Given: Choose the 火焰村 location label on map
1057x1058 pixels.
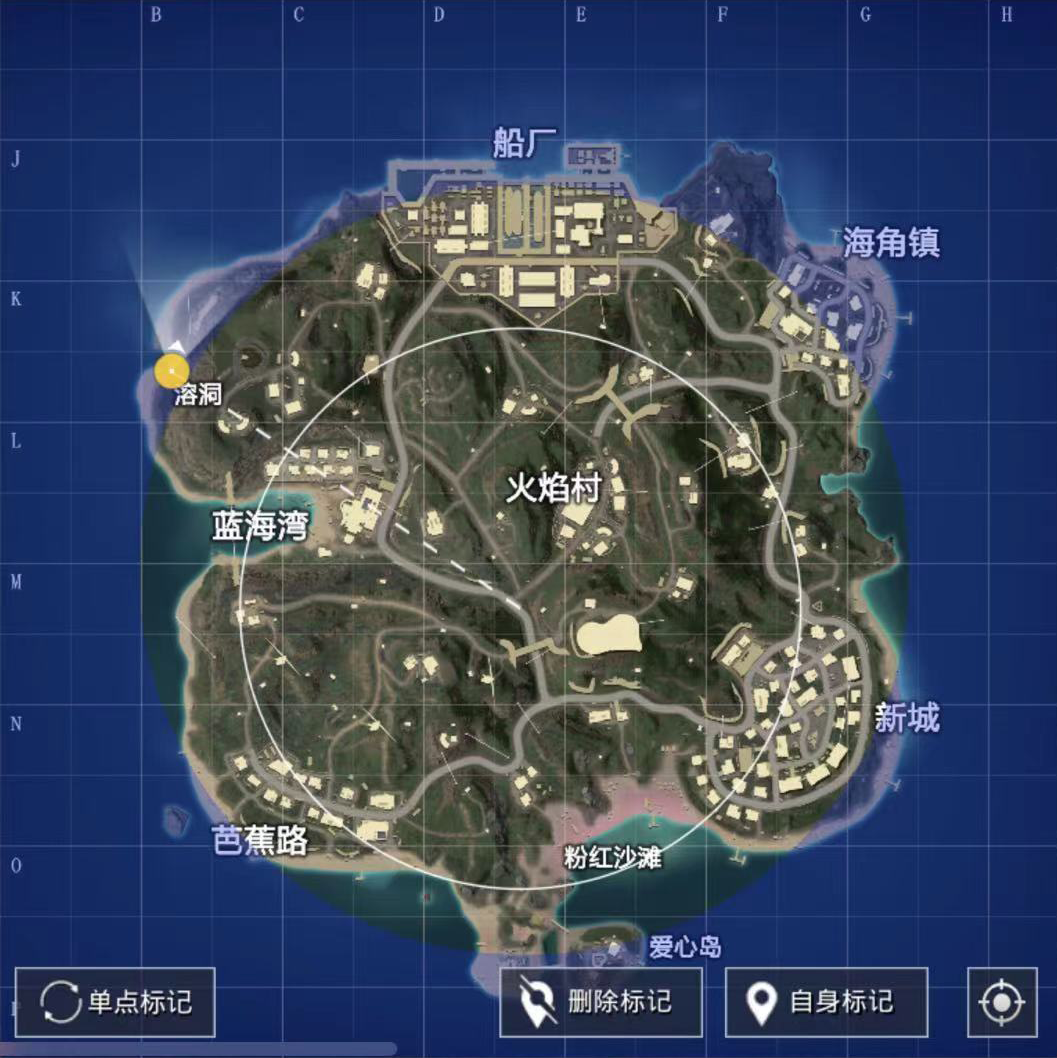Looking at the screenshot, I should pyautogui.click(x=552, y=489).
